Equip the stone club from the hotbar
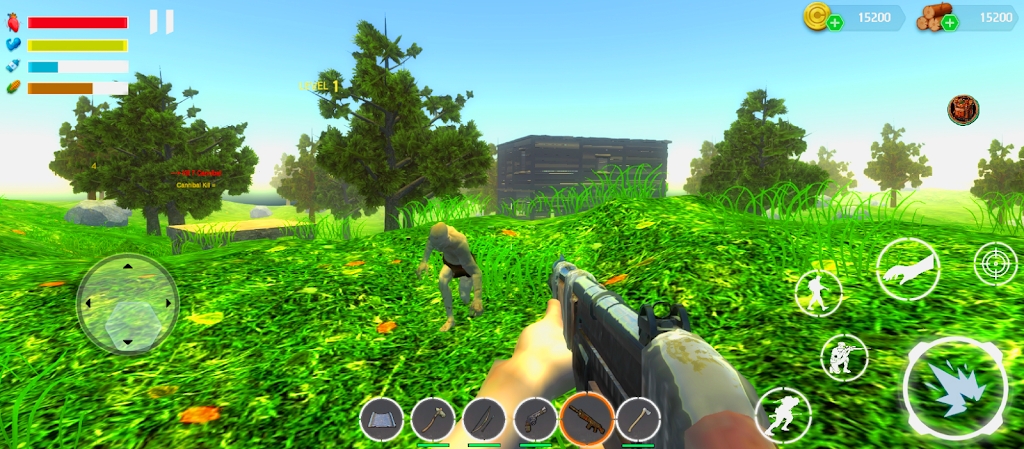 point(433,419)
